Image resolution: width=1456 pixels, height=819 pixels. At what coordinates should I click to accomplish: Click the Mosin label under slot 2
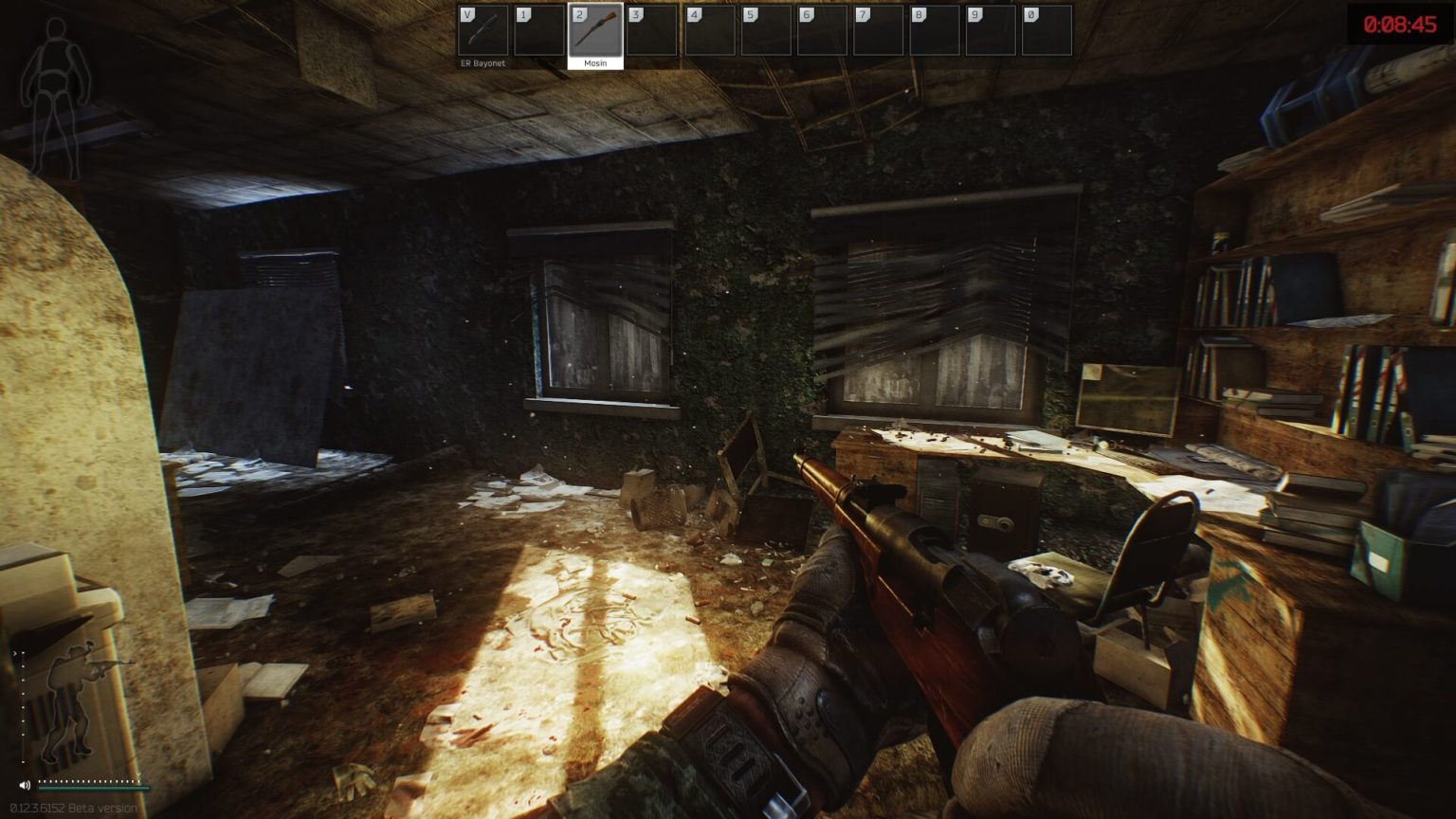pos(595,62)
